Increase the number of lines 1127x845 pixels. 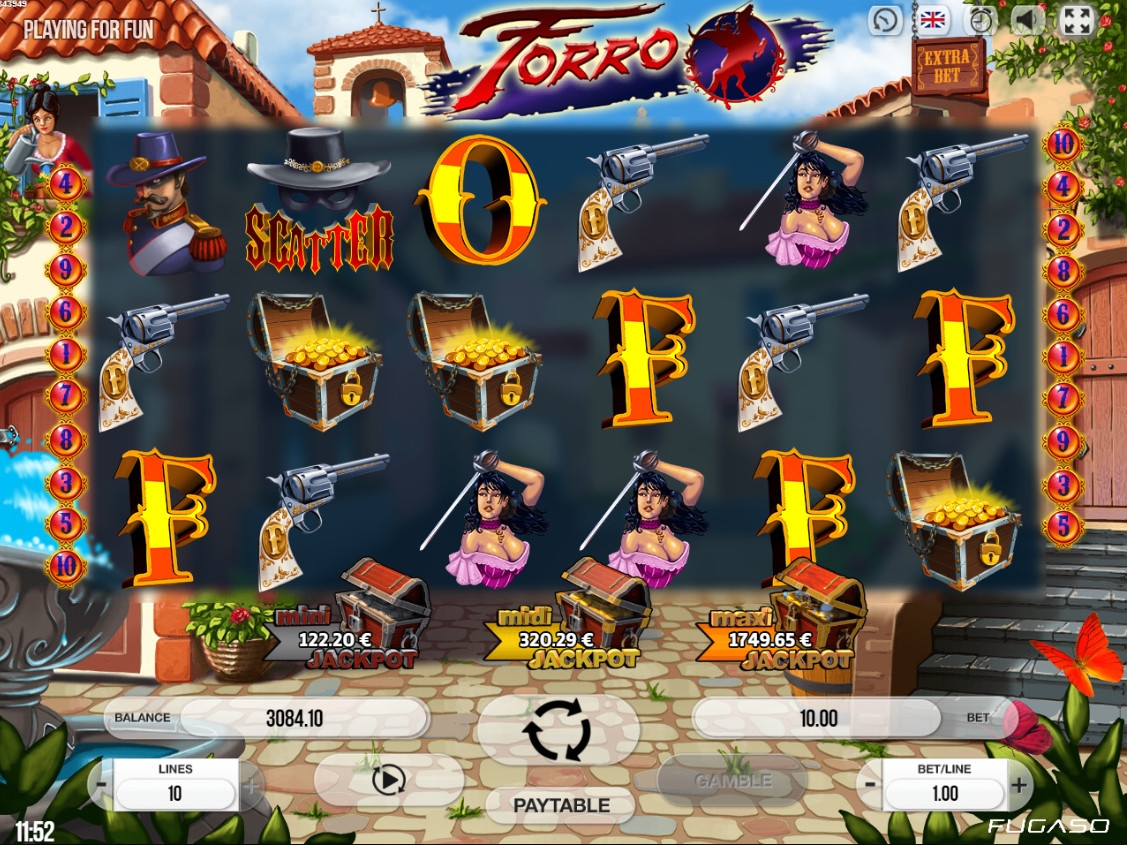pyautogui.click(x=250, y=786)
